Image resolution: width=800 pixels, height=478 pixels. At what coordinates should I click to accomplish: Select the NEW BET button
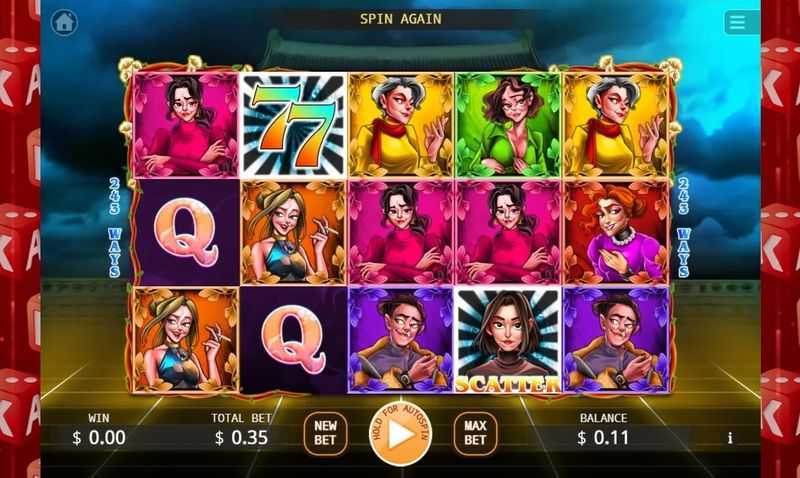point(325,433)
